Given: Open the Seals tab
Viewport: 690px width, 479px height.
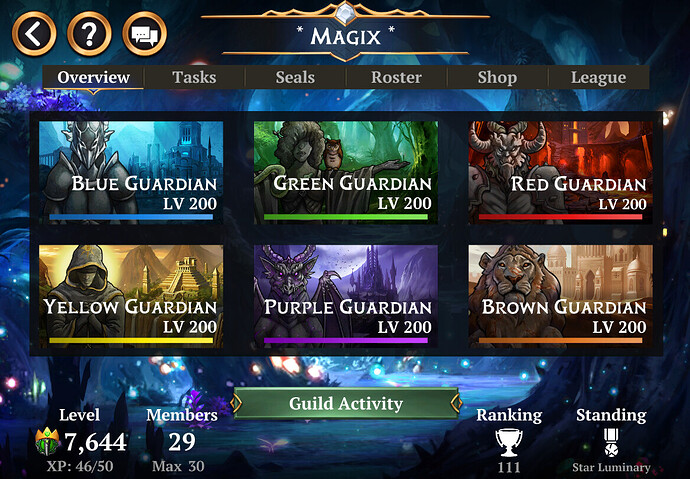Looking at the screenshot, I should tap(295, 77).
